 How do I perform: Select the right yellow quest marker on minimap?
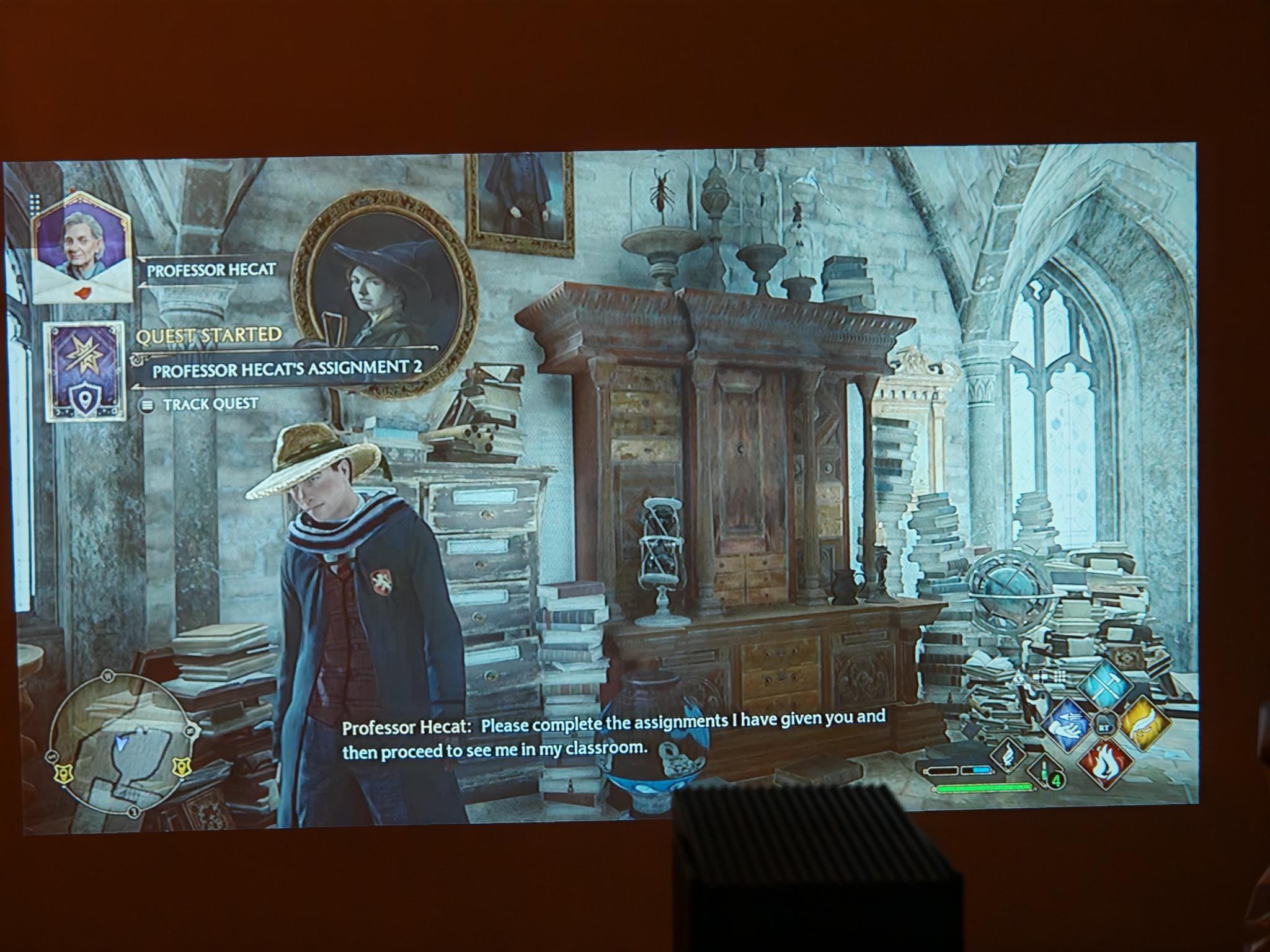180,767
